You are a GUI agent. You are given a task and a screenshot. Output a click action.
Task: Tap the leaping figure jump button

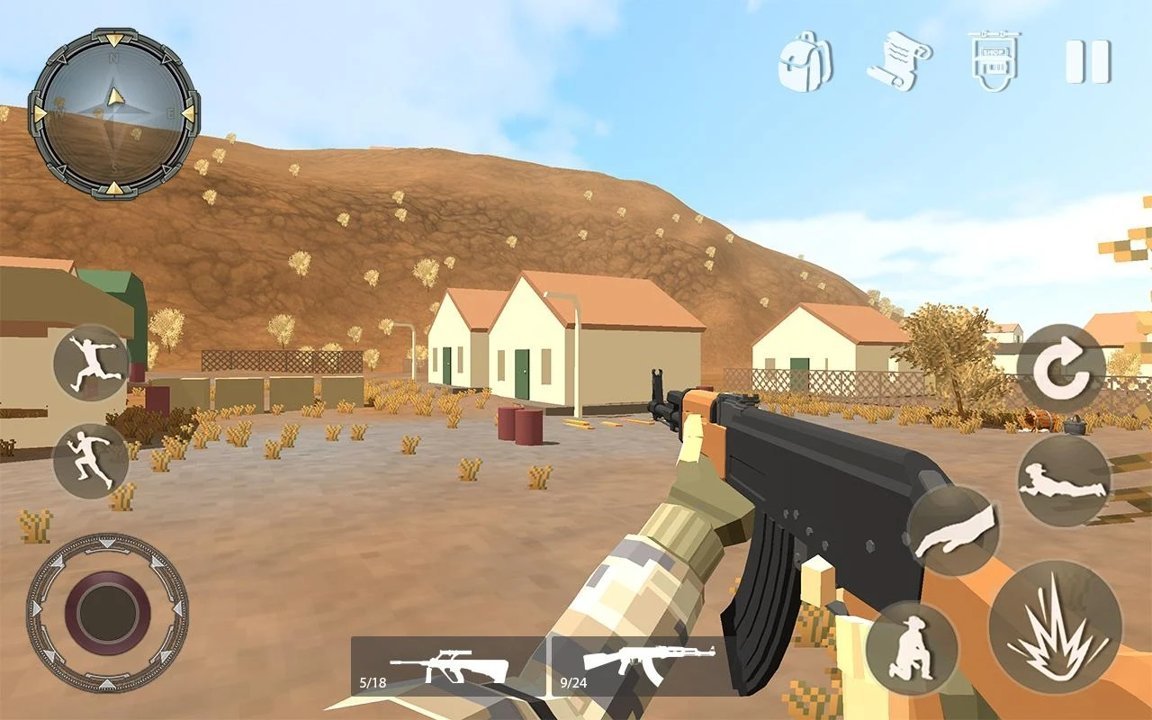(x=91, y=363)
